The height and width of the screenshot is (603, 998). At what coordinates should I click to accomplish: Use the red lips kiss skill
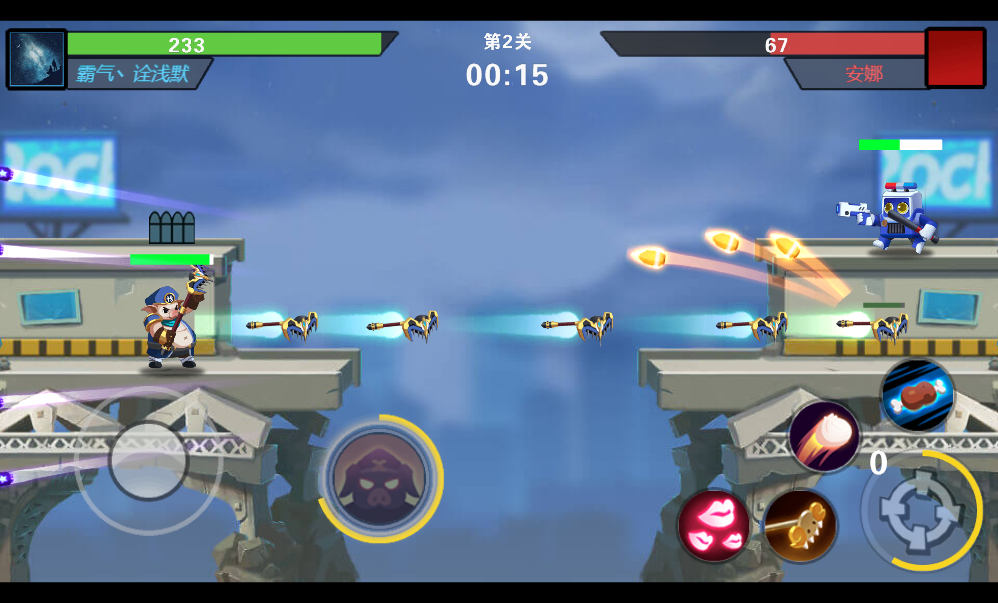point(714,525)
